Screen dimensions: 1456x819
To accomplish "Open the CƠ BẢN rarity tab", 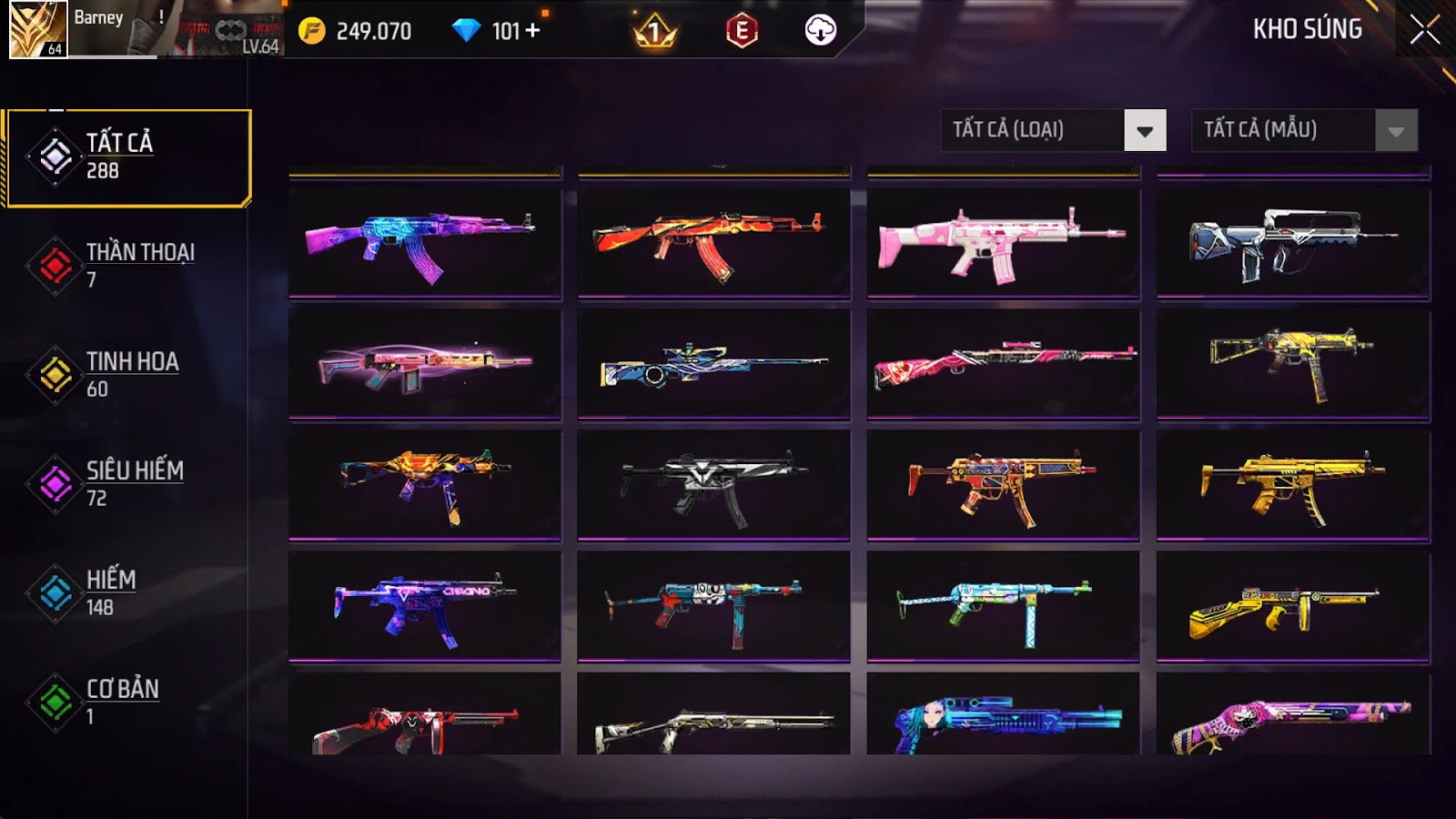I will (127, 701).
